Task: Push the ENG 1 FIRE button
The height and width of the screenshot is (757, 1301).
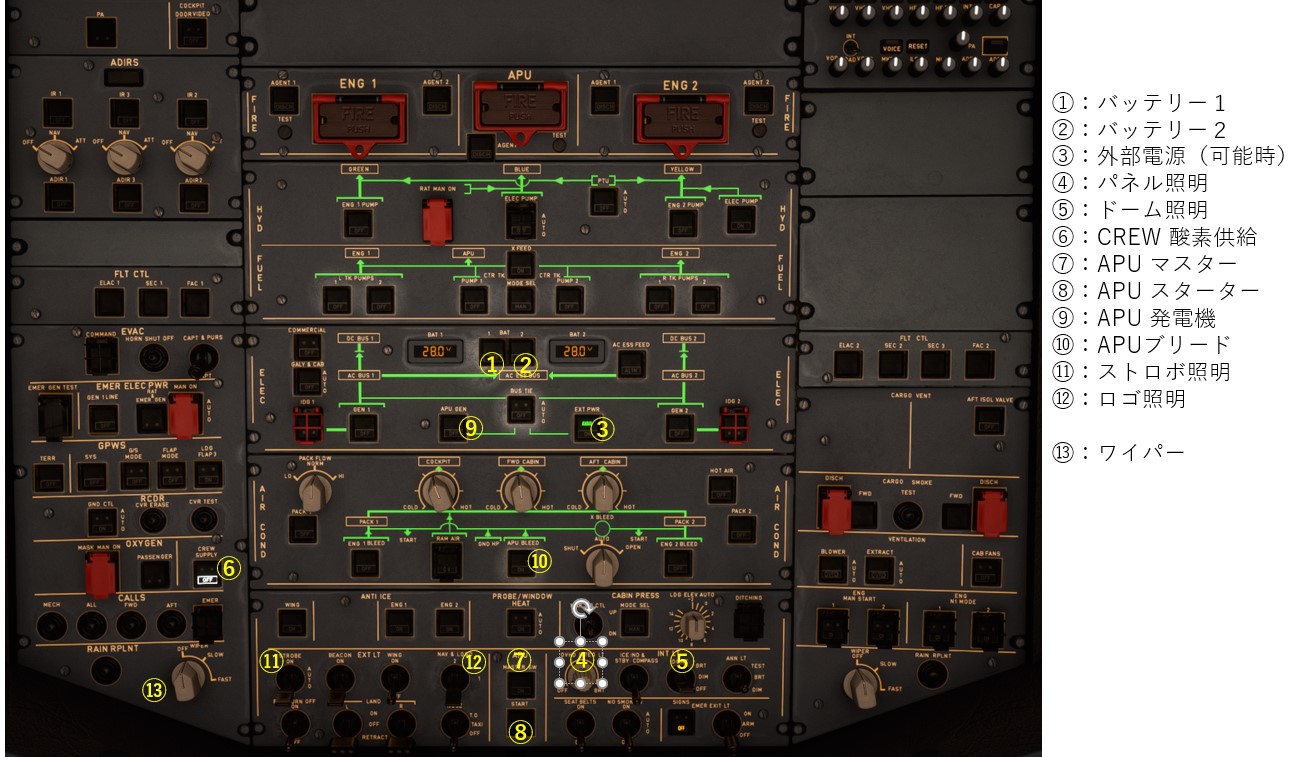Action: coord(358,113)
